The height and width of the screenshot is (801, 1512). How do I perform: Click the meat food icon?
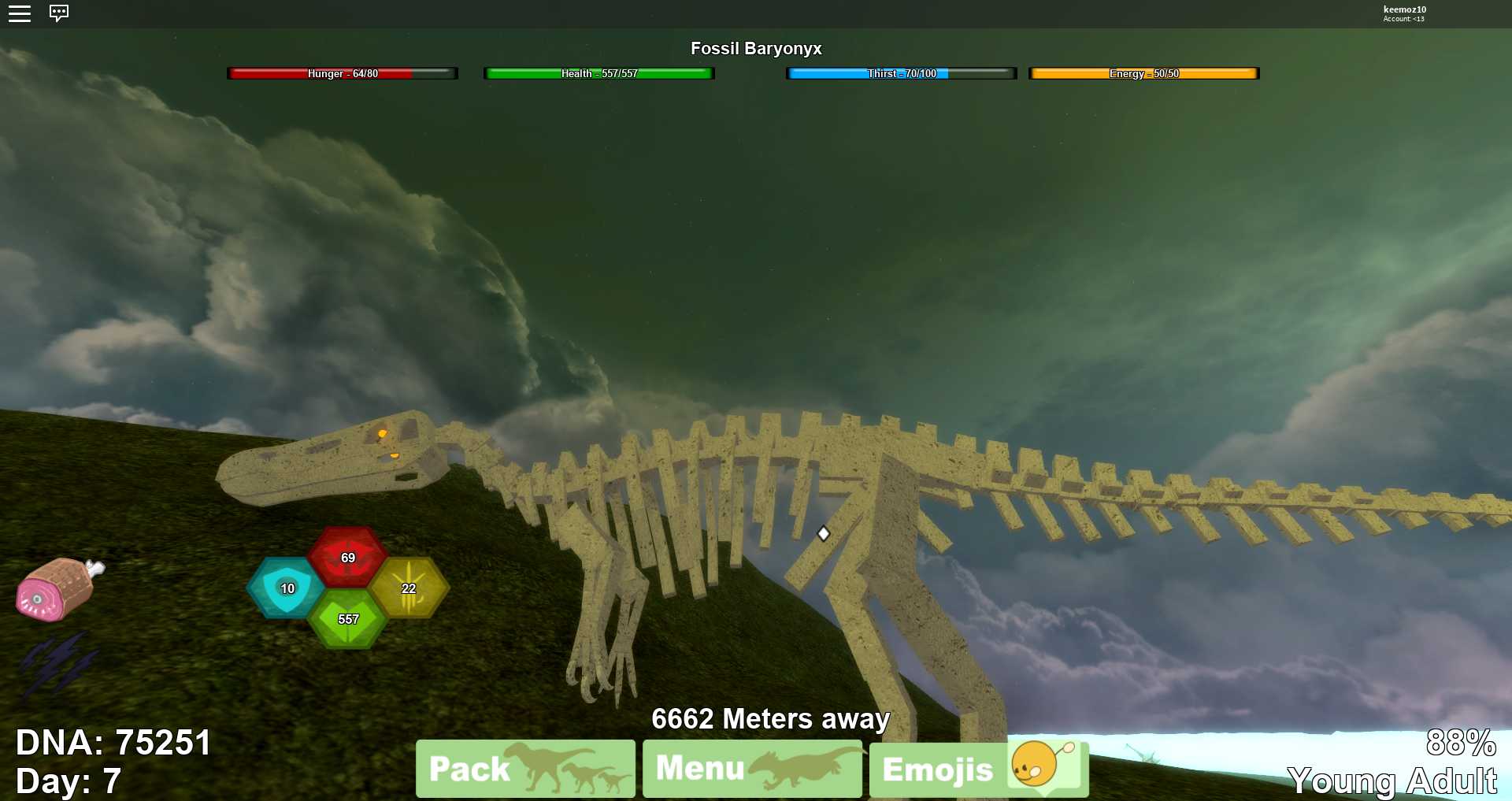59,588
